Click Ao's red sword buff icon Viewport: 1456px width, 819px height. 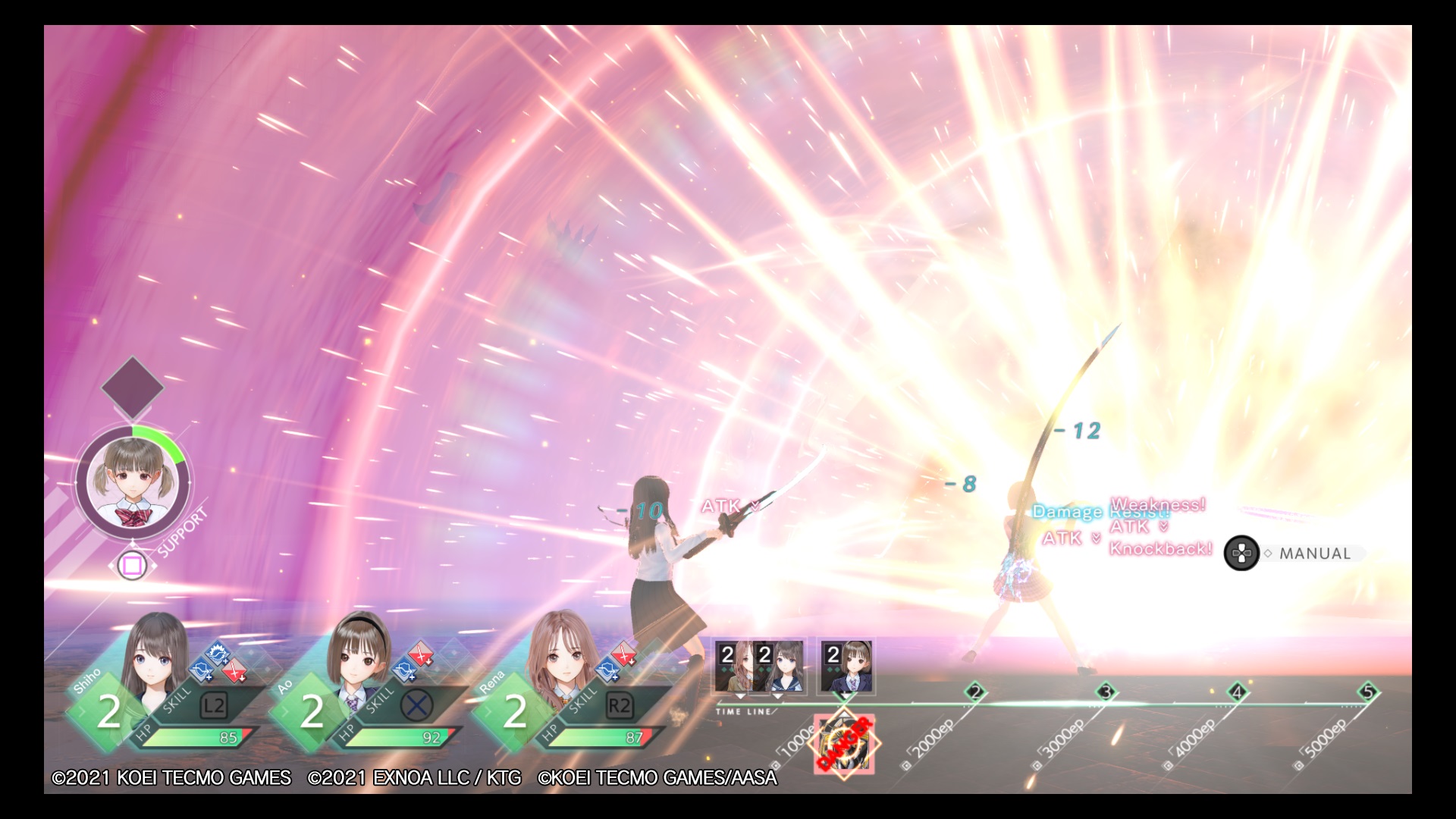coord(421,652)
